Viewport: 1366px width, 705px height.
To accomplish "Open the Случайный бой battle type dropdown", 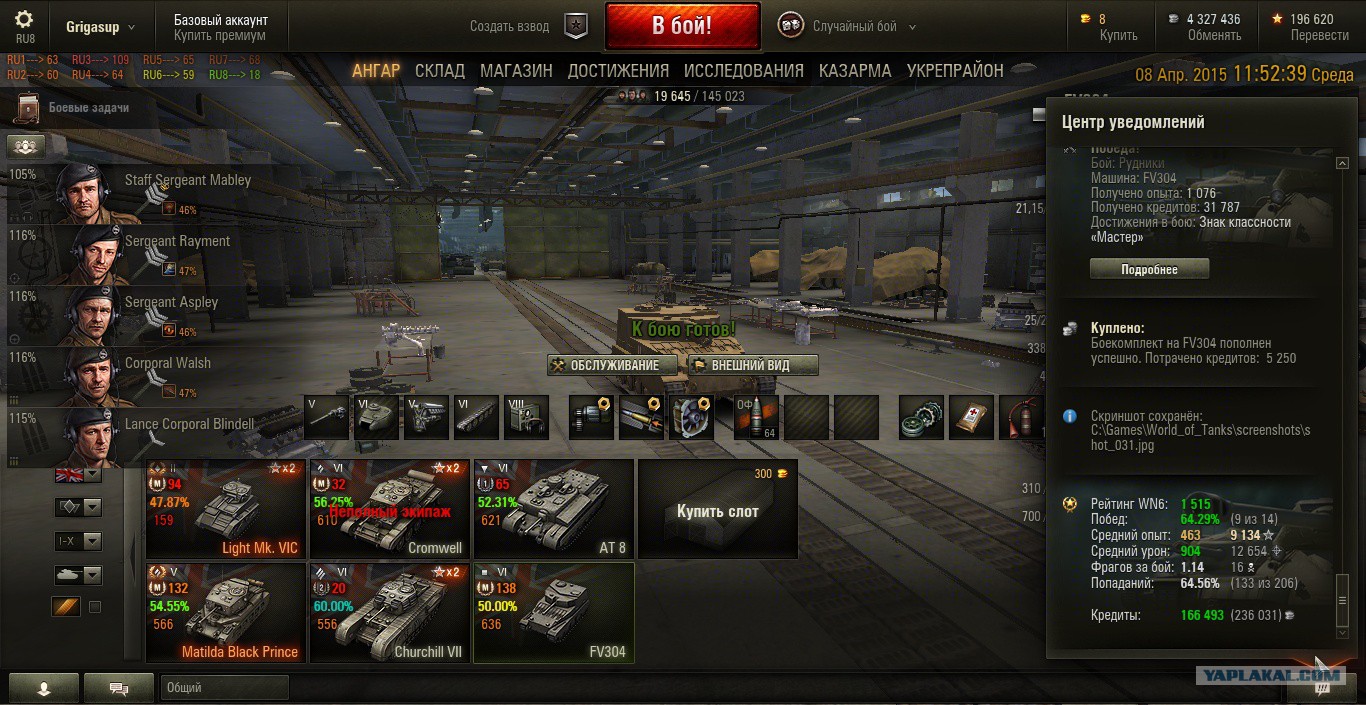I will click(864, 27).
